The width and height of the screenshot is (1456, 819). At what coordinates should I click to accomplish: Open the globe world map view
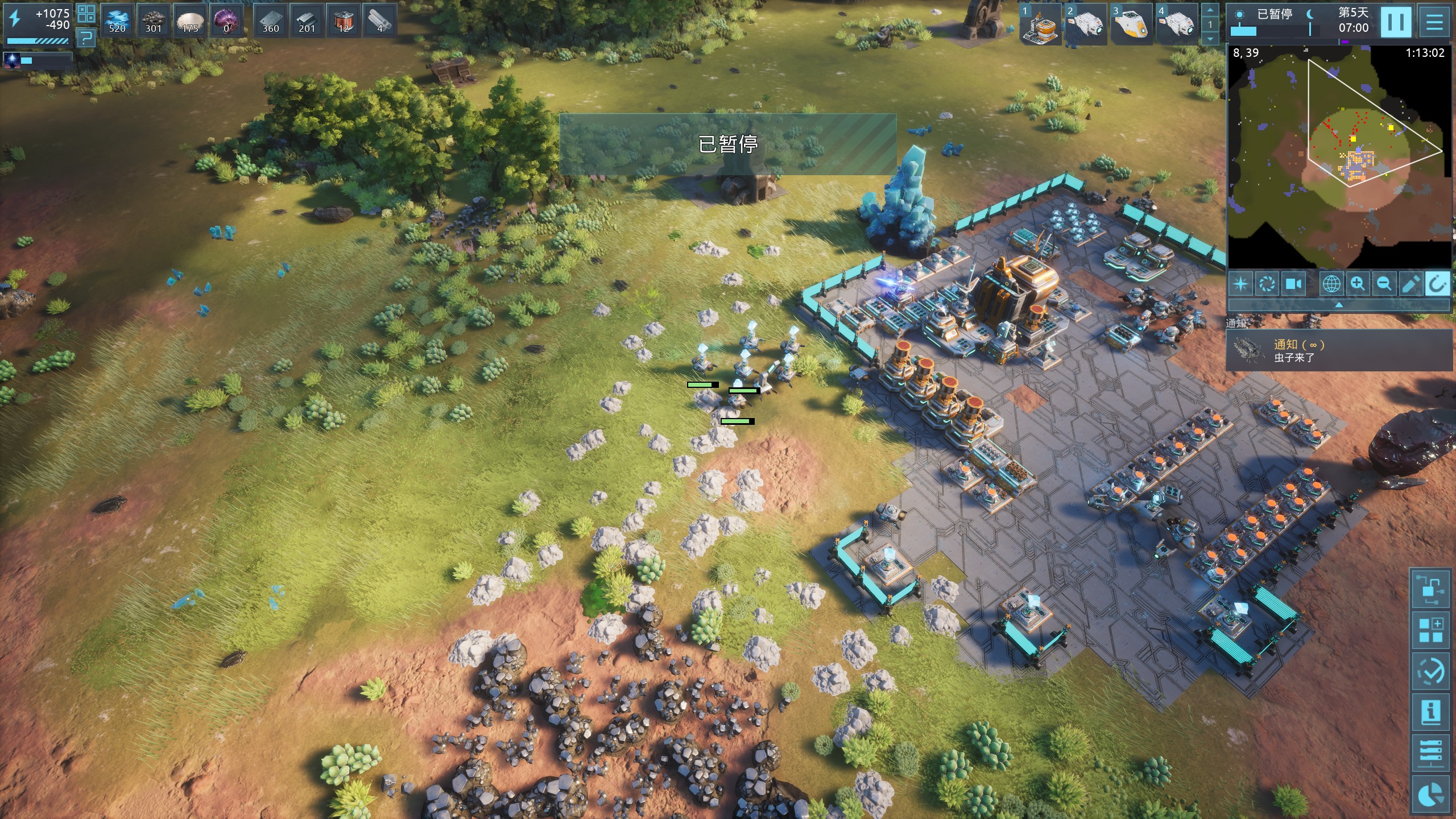(1331, 283)
